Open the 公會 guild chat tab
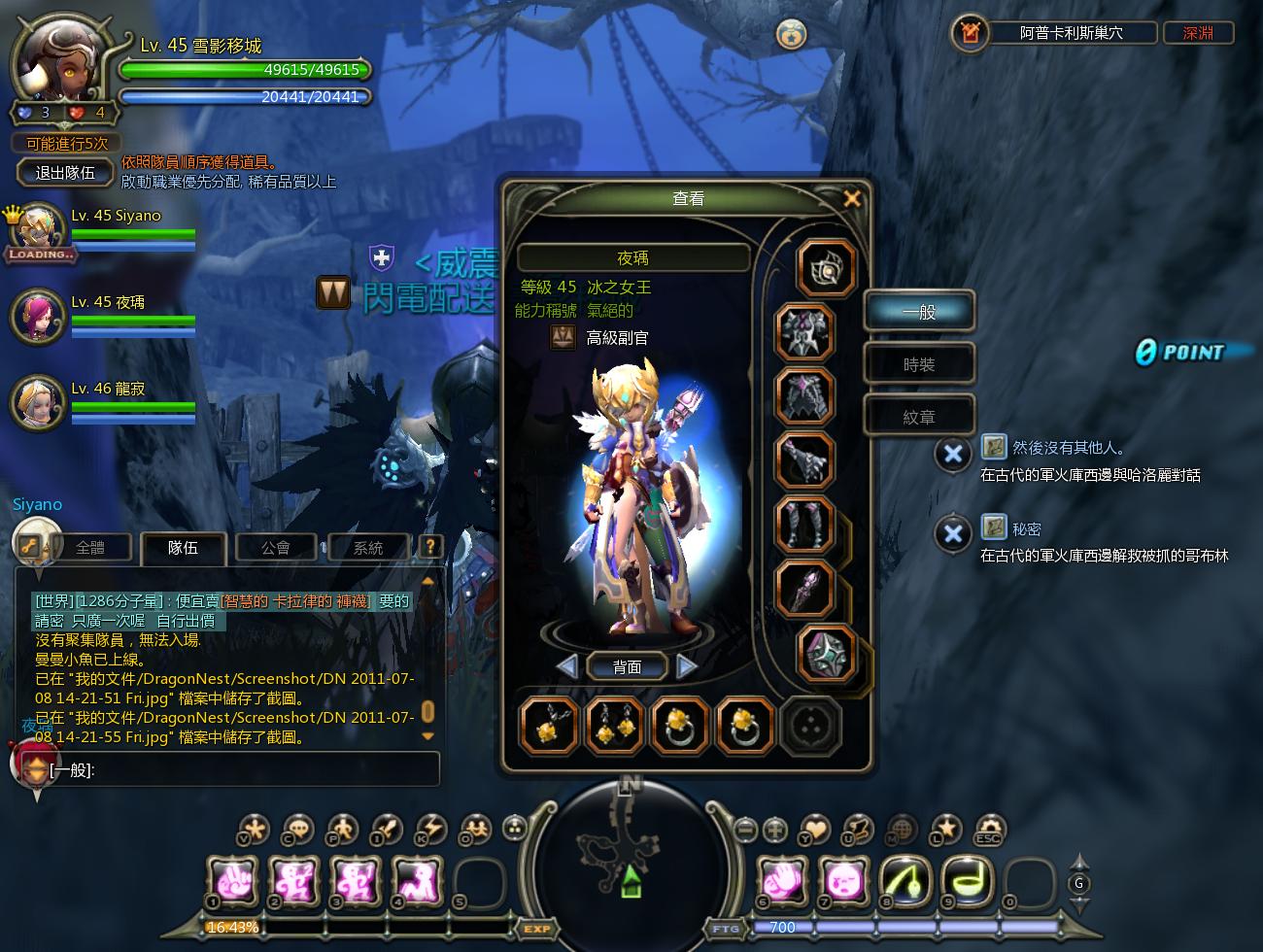 click(276, 548)
